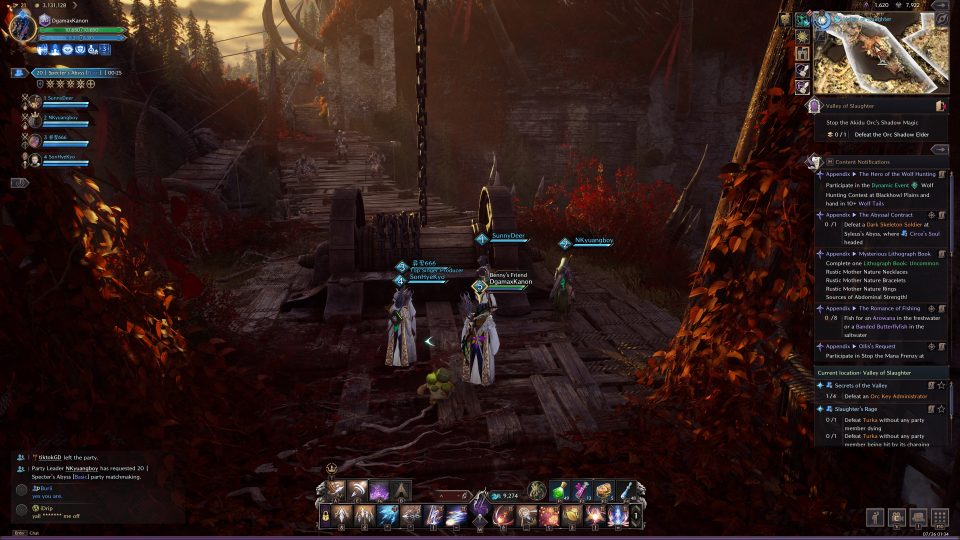Track the Secrets of the Valley objective
Viewport: 960px width, 540px height.
point(941,385)
